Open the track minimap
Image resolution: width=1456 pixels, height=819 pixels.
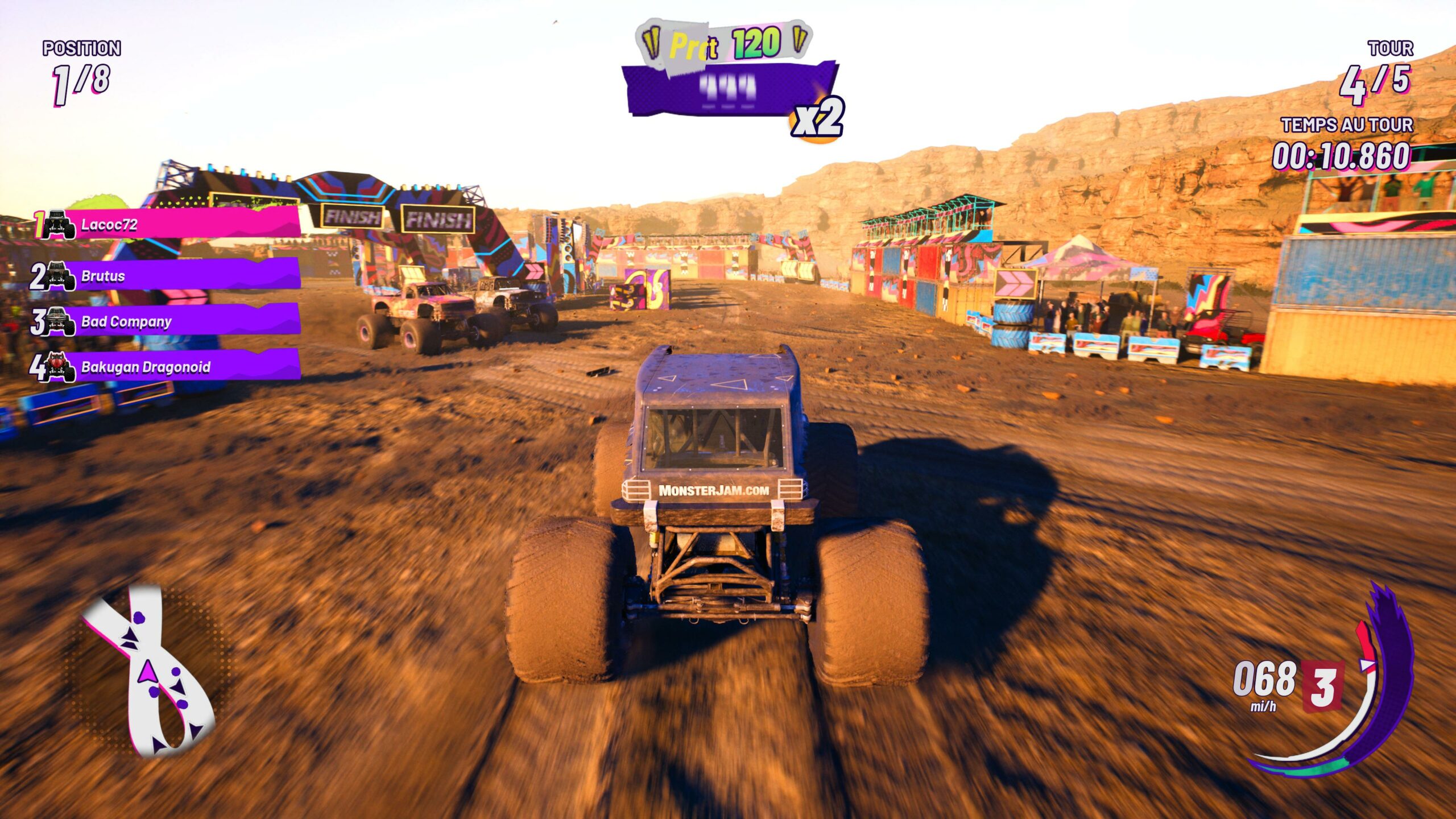[149, 671]
